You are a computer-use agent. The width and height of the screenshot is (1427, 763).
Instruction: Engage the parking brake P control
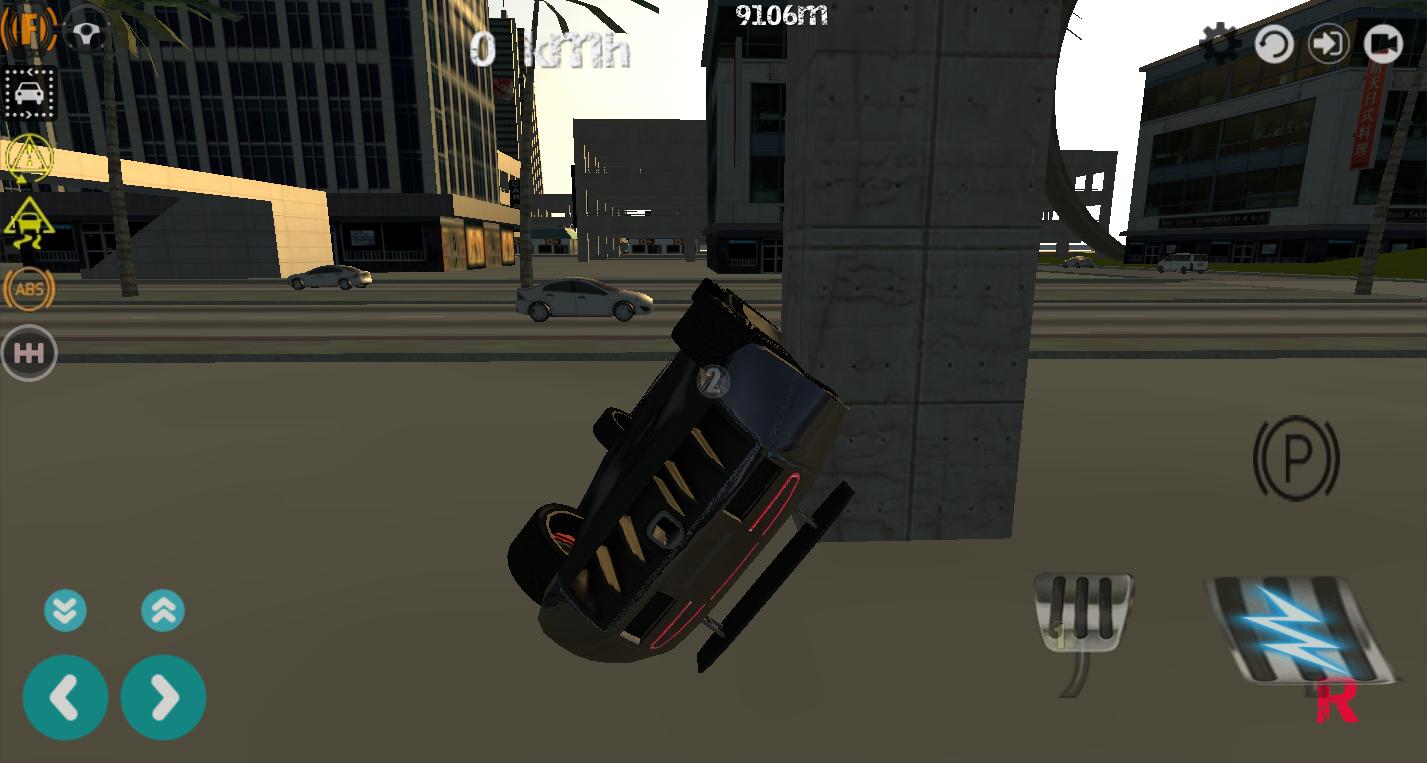click(x=1296, y=459)
